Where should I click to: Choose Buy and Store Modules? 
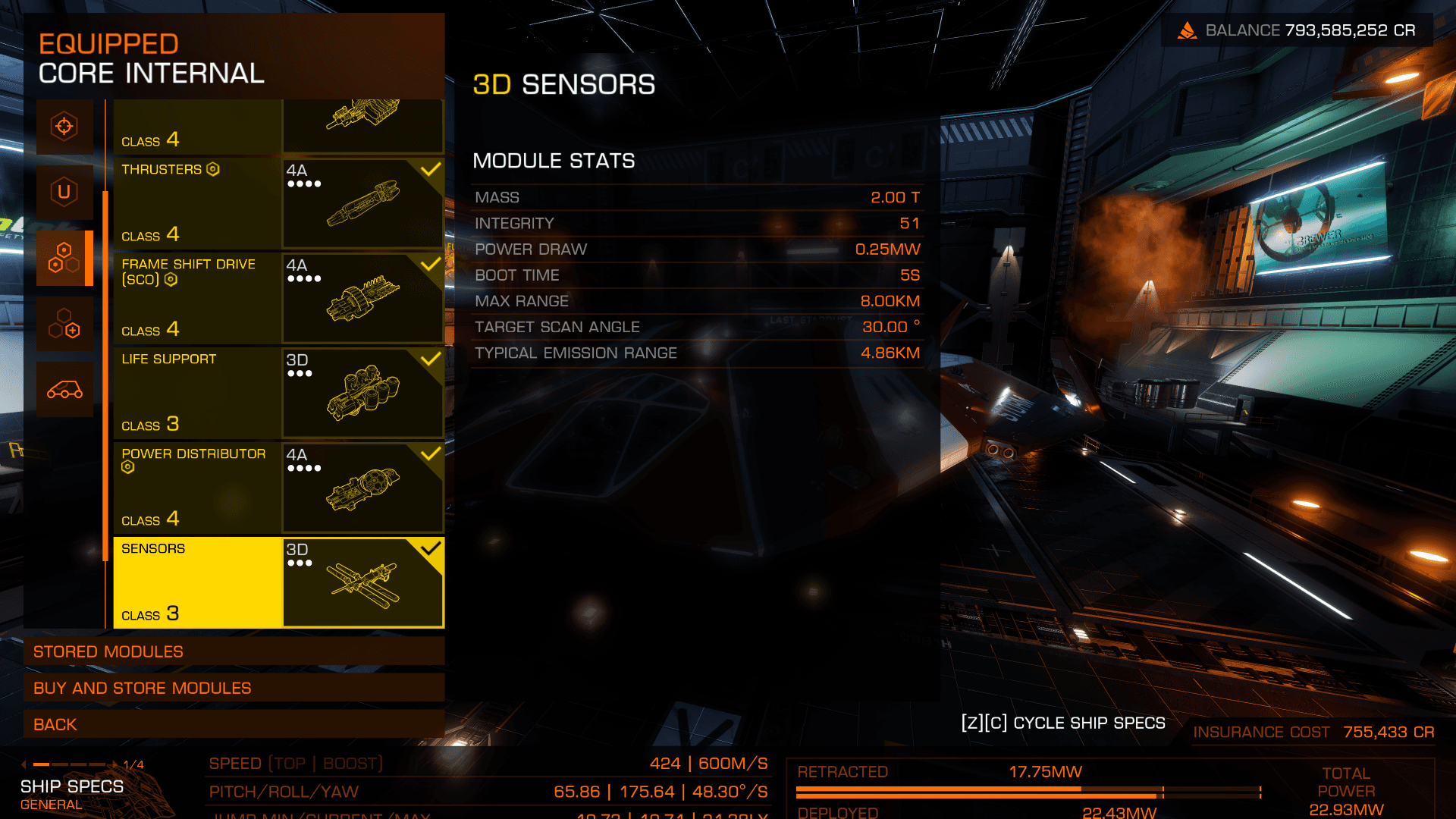(x=234, y=688)
